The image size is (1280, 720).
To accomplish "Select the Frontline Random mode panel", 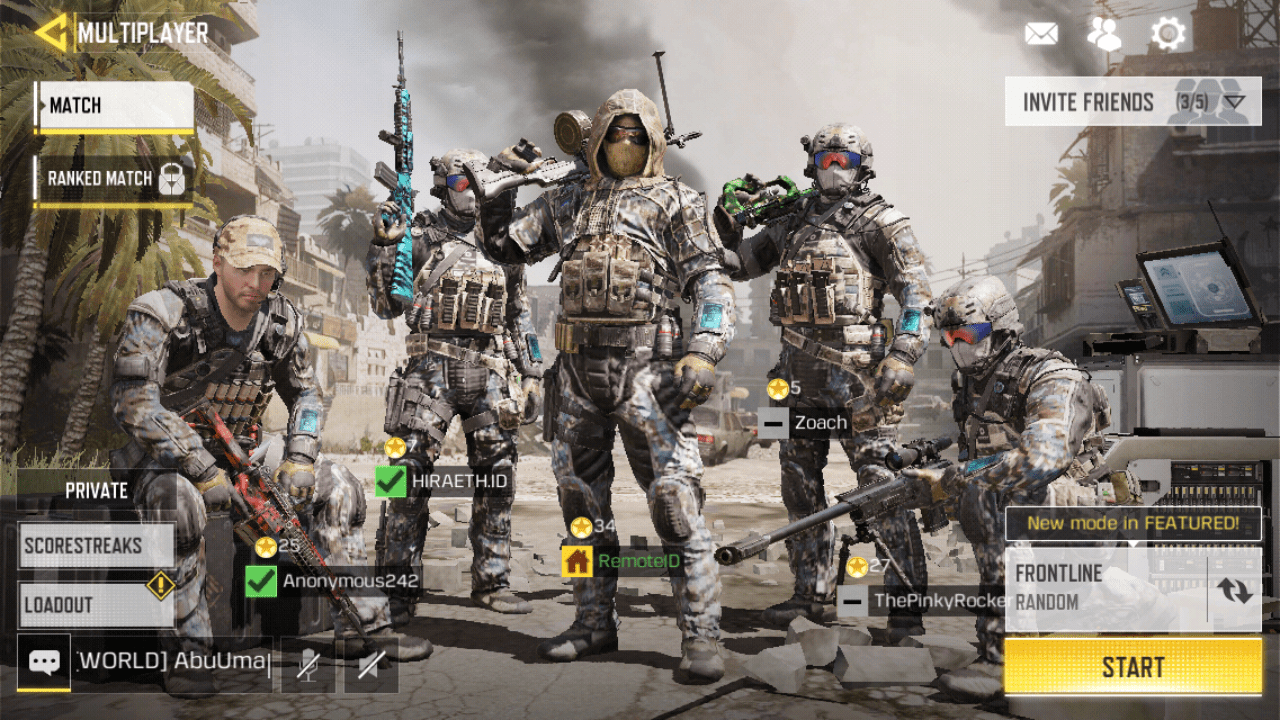I will click(1105, 588).
